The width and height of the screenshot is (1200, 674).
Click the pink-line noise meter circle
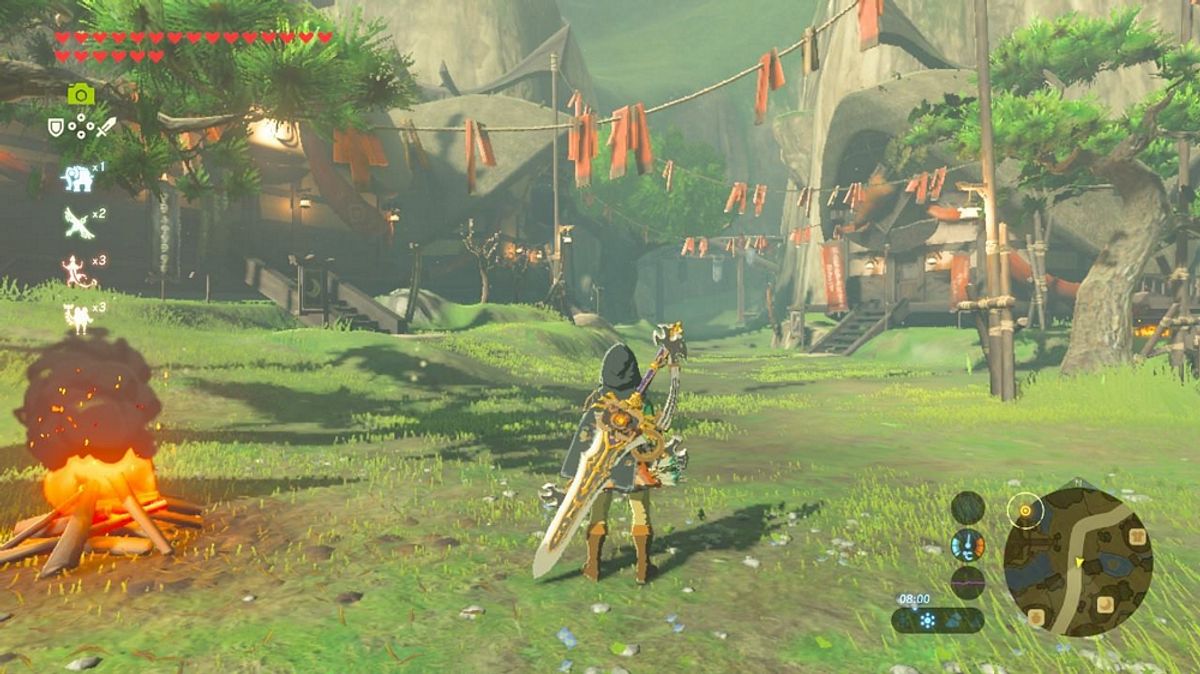pyautogui.click(x=967, y=581)
